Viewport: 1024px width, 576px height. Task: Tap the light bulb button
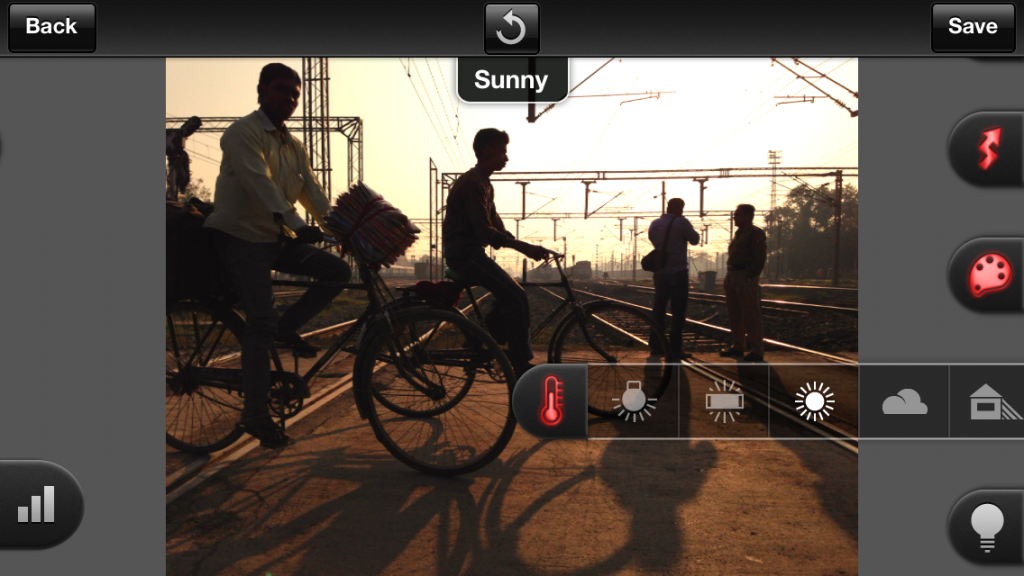click(988, 526)
